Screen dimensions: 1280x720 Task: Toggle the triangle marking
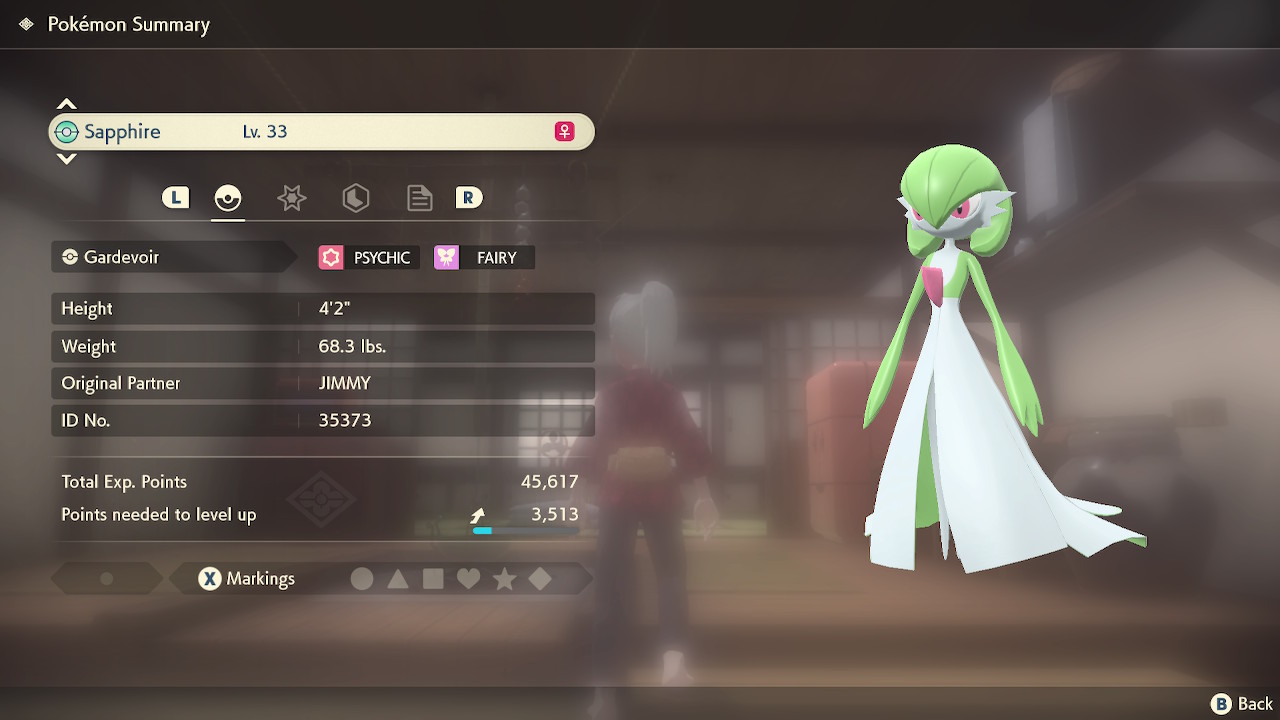pos(398,579)
